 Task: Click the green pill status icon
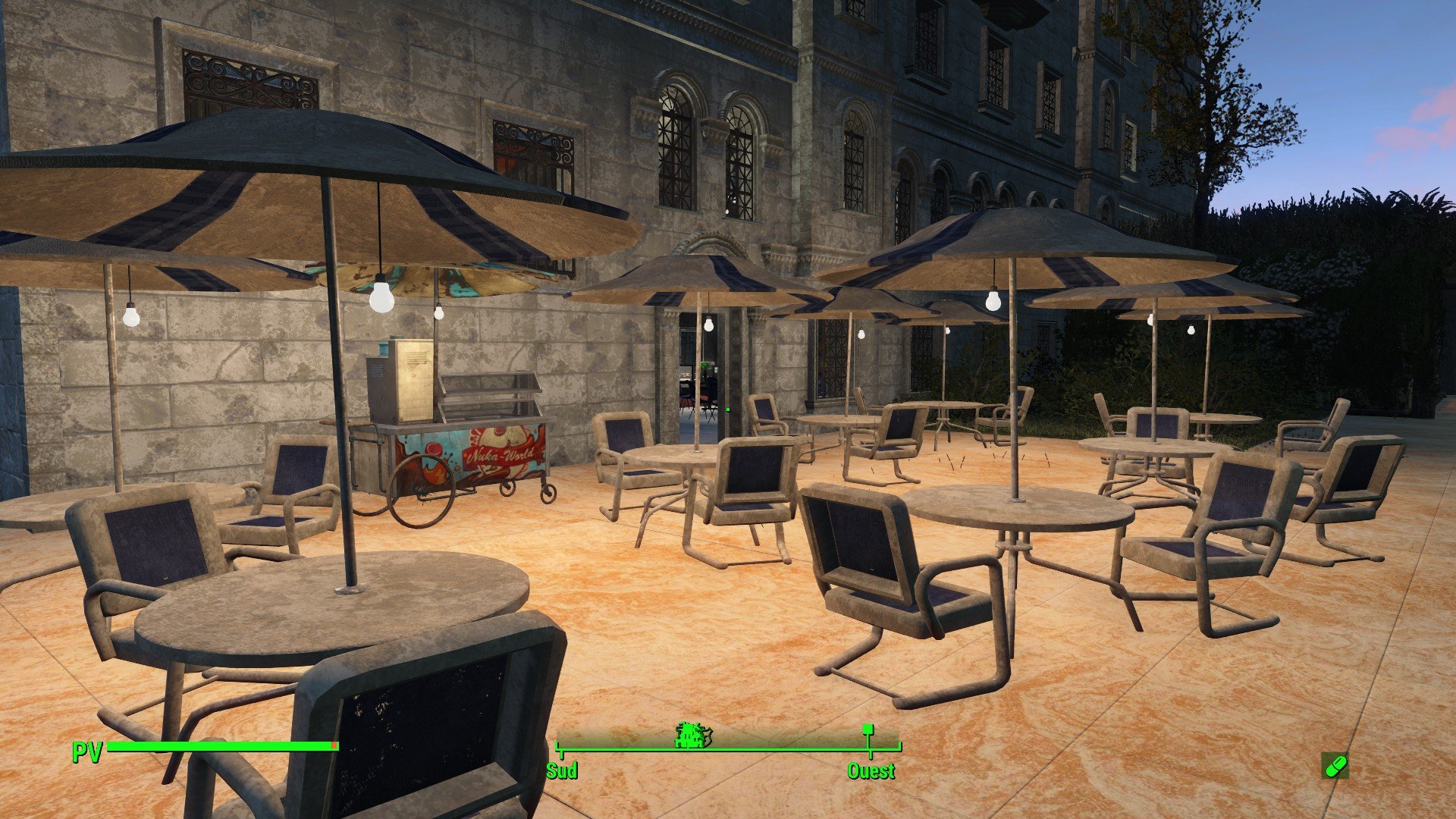1335,766
